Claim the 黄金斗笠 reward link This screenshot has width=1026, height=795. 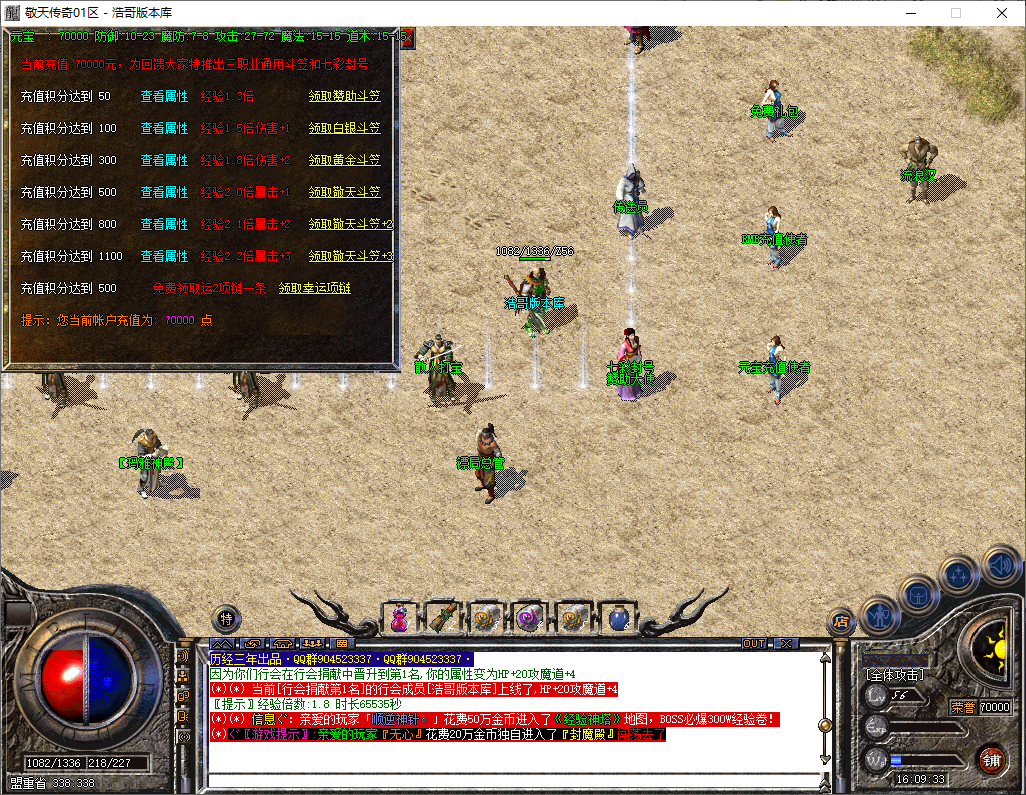[344, 161]
